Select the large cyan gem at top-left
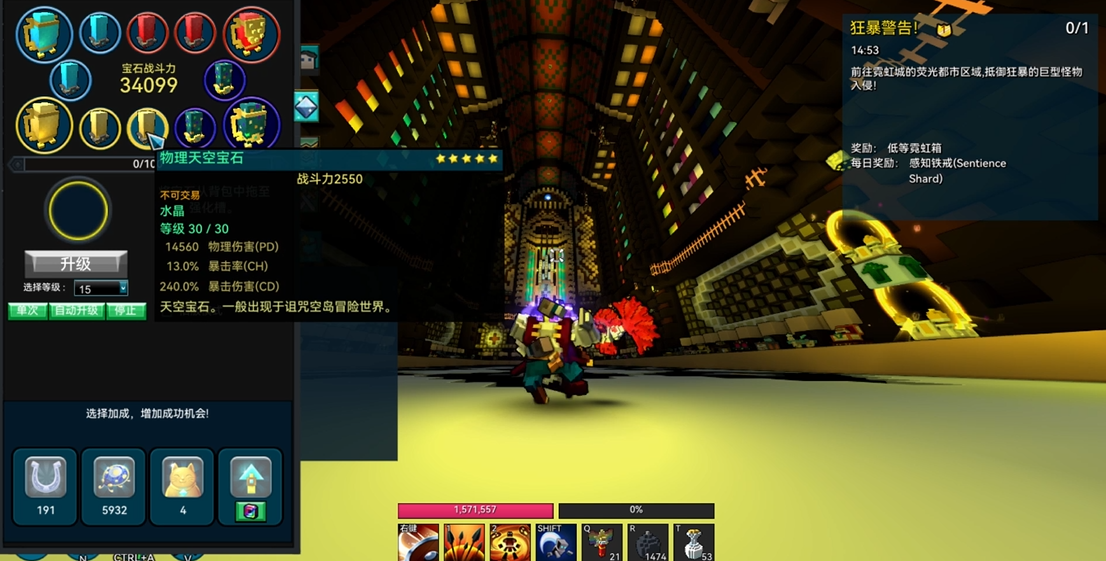 pyautogui.click(x=44, y=34)
